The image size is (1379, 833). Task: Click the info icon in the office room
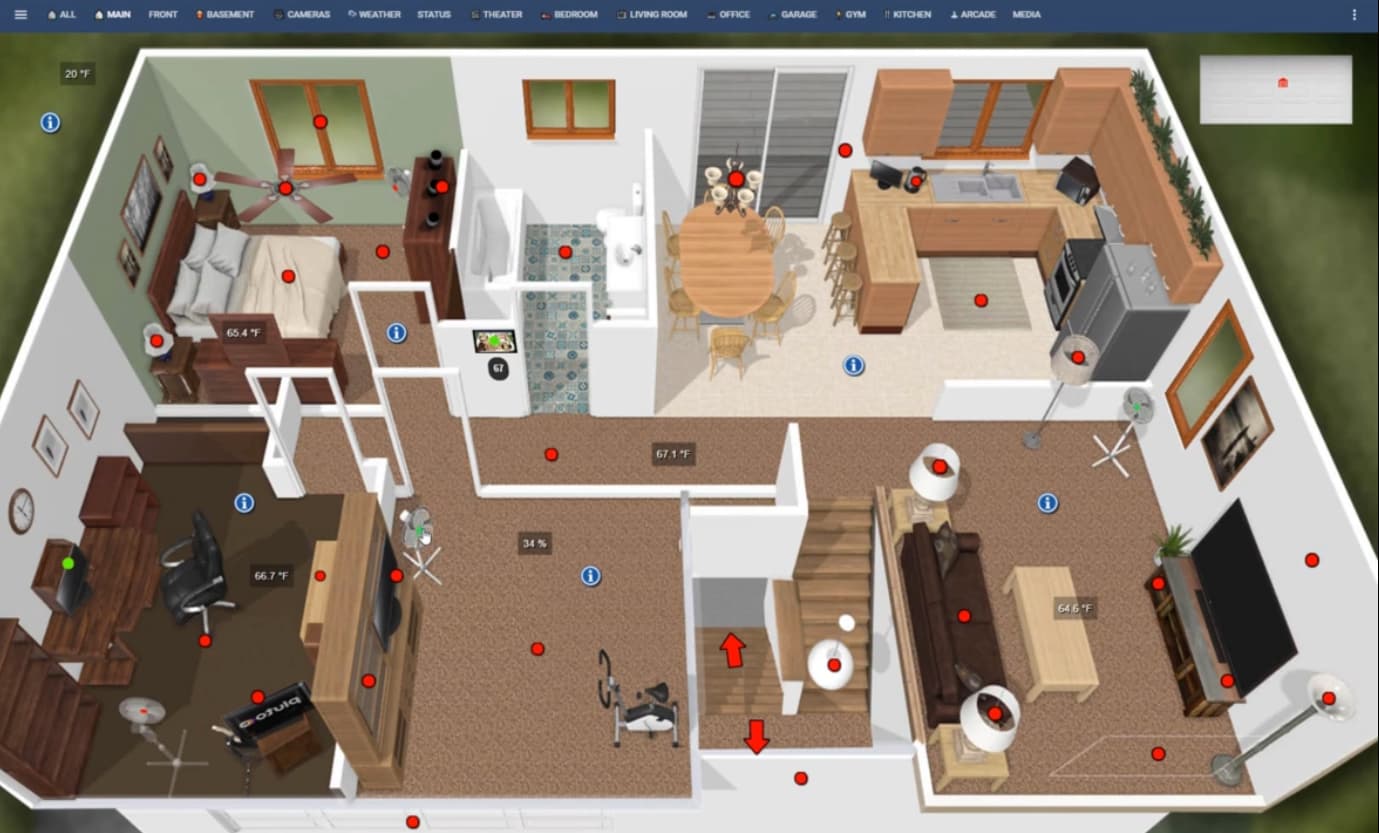pyautogui.click(x=243, y=503)
